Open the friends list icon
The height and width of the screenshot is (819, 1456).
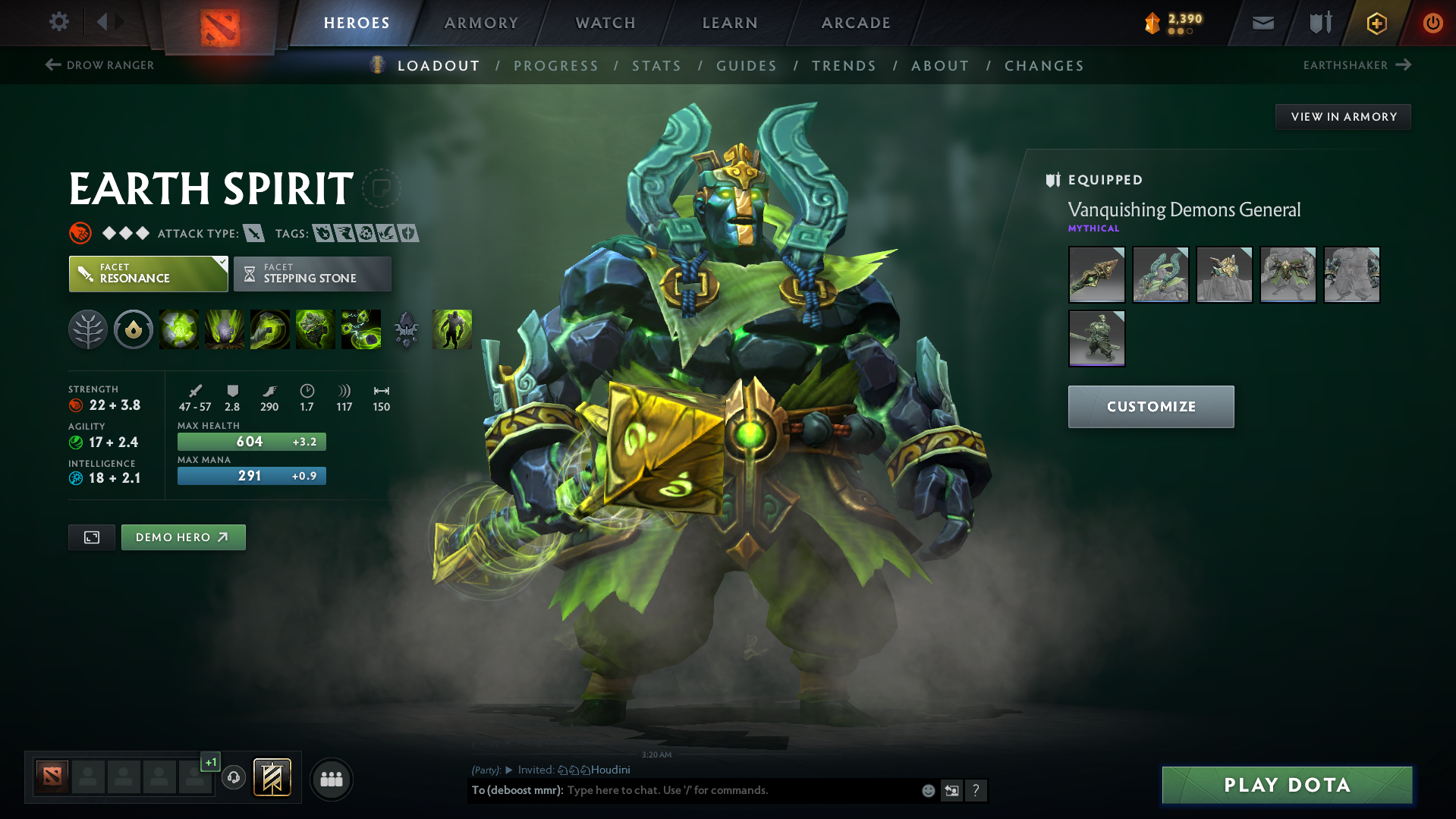click(x=331, y=779)
